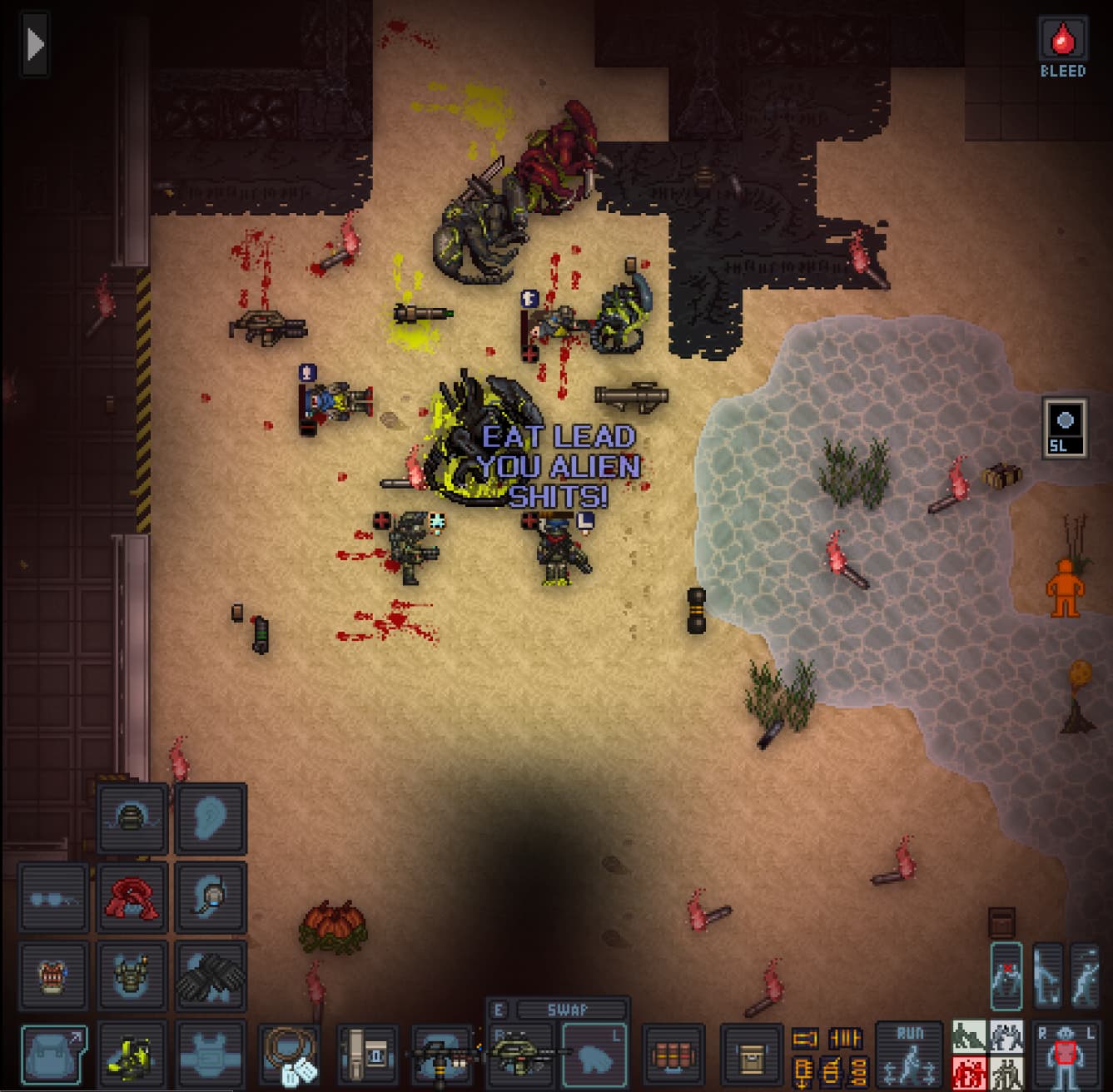The width and height of the screenshot is (1113, 1092).
Task: Choose the red harm intent
Action: 968,1073
